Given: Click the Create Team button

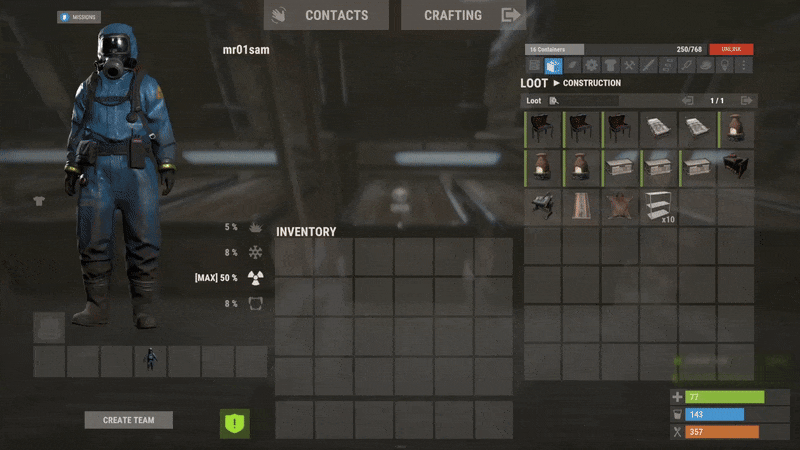Looking at the screenshot, I should (x=128, y=420).
